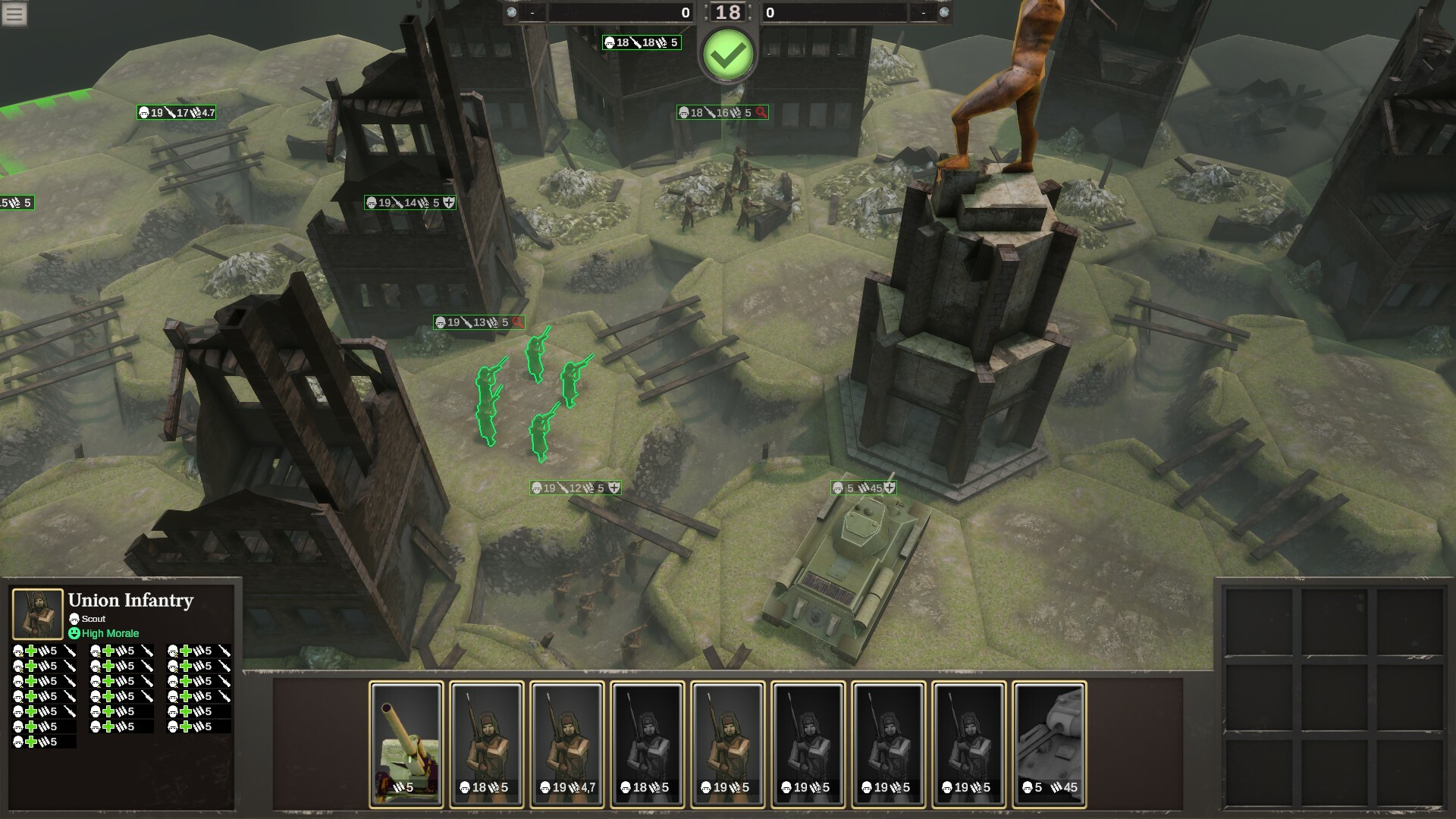Viewport: 1456px width, 819px height.
Task: Click the unit badge reading 19, 14, 5
Action: click(x=410, y=203)
